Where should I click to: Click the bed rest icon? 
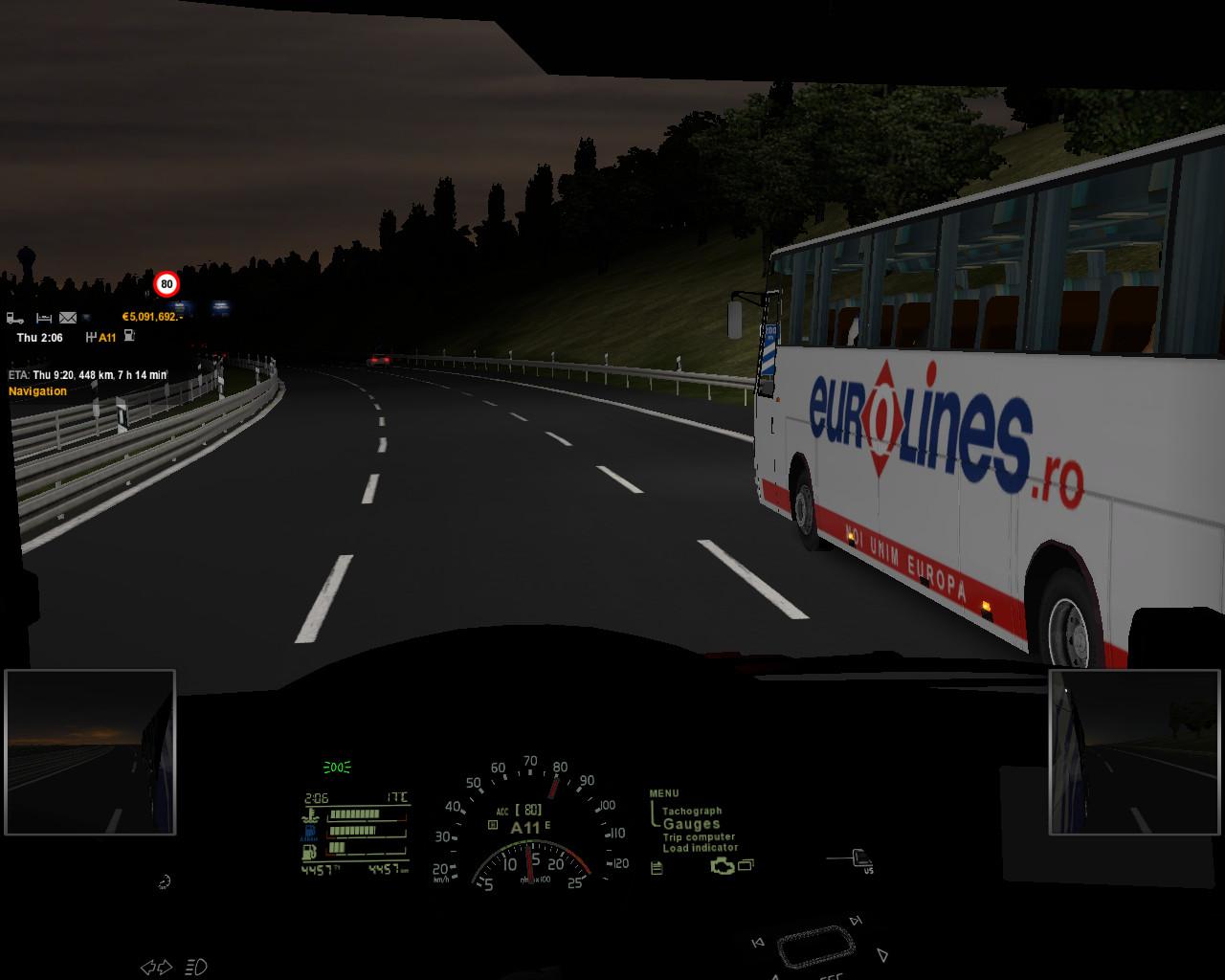click(44, 318)
